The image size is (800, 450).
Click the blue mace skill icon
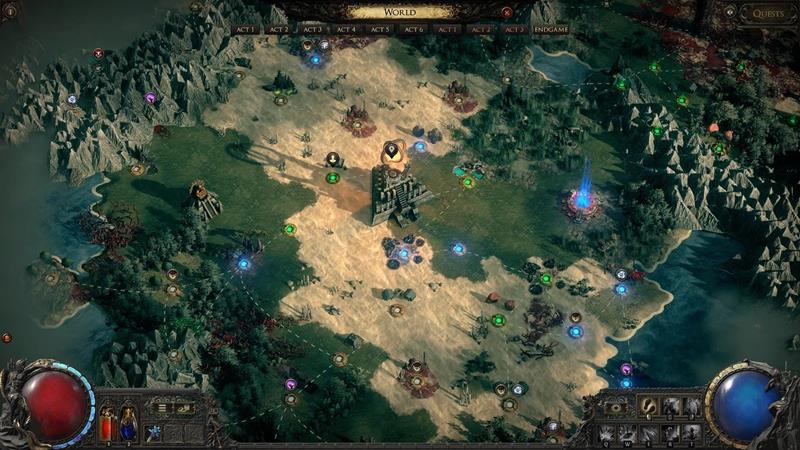pyautogui.click(x=154, y=432)
